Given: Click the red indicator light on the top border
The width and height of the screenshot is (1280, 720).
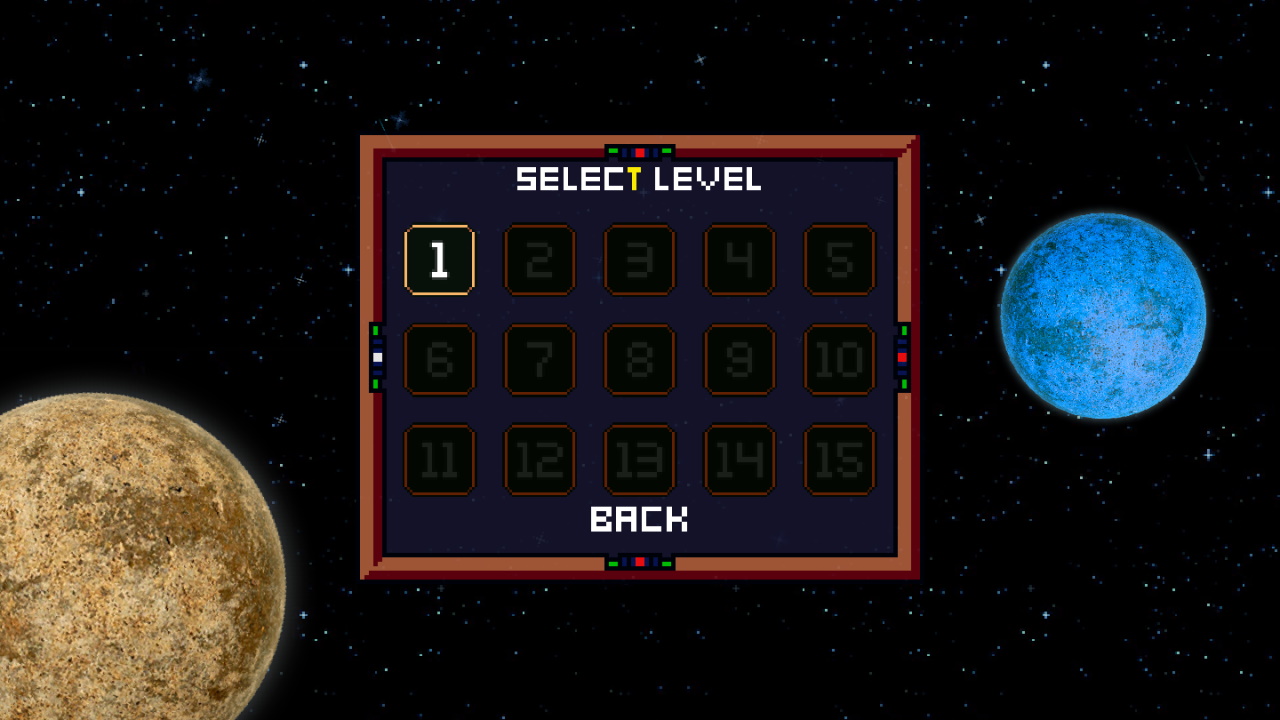Looking at the screenshot, I should tap(639, 150).
